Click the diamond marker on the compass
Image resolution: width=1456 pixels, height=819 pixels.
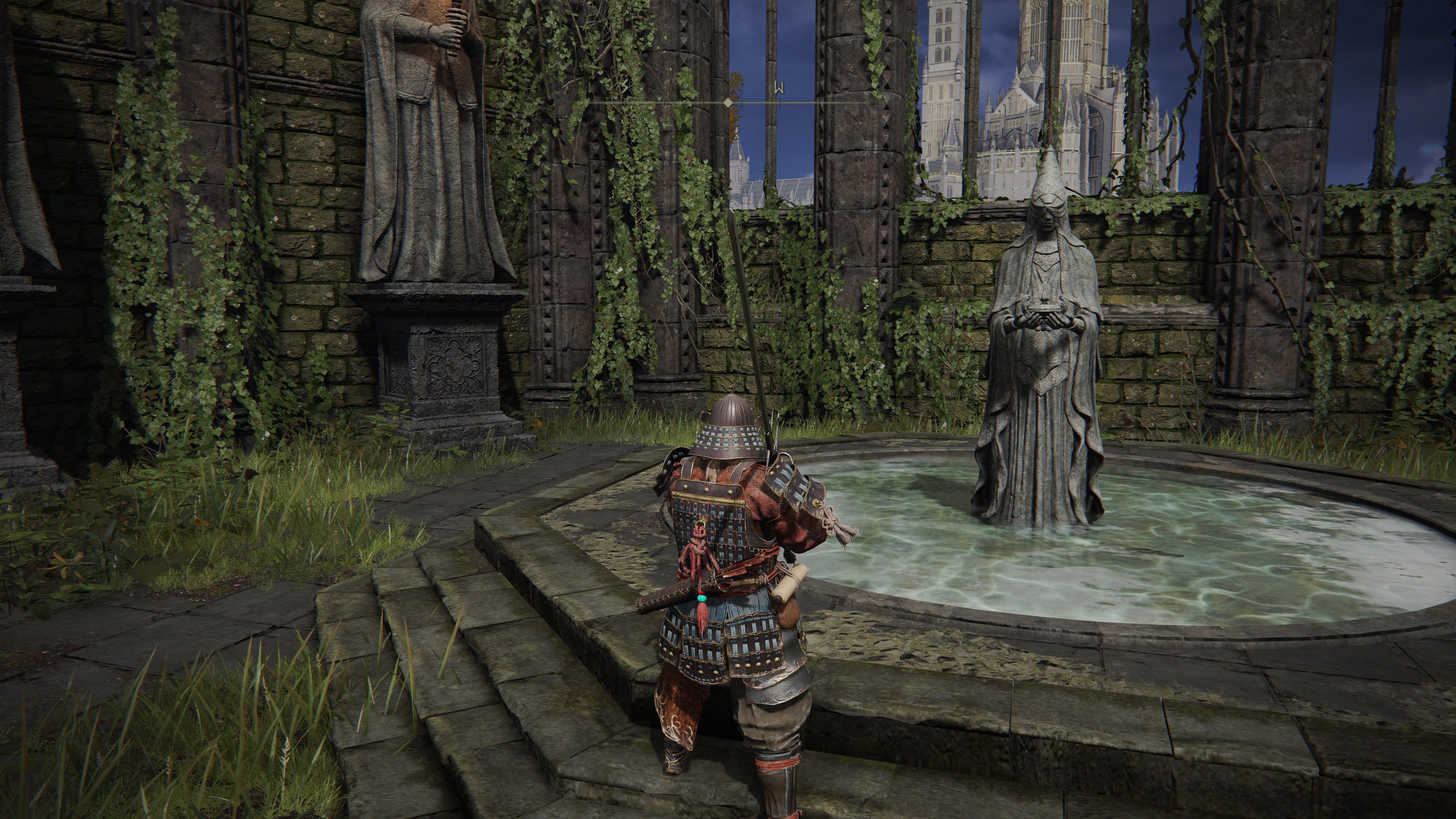pos(728,102)
